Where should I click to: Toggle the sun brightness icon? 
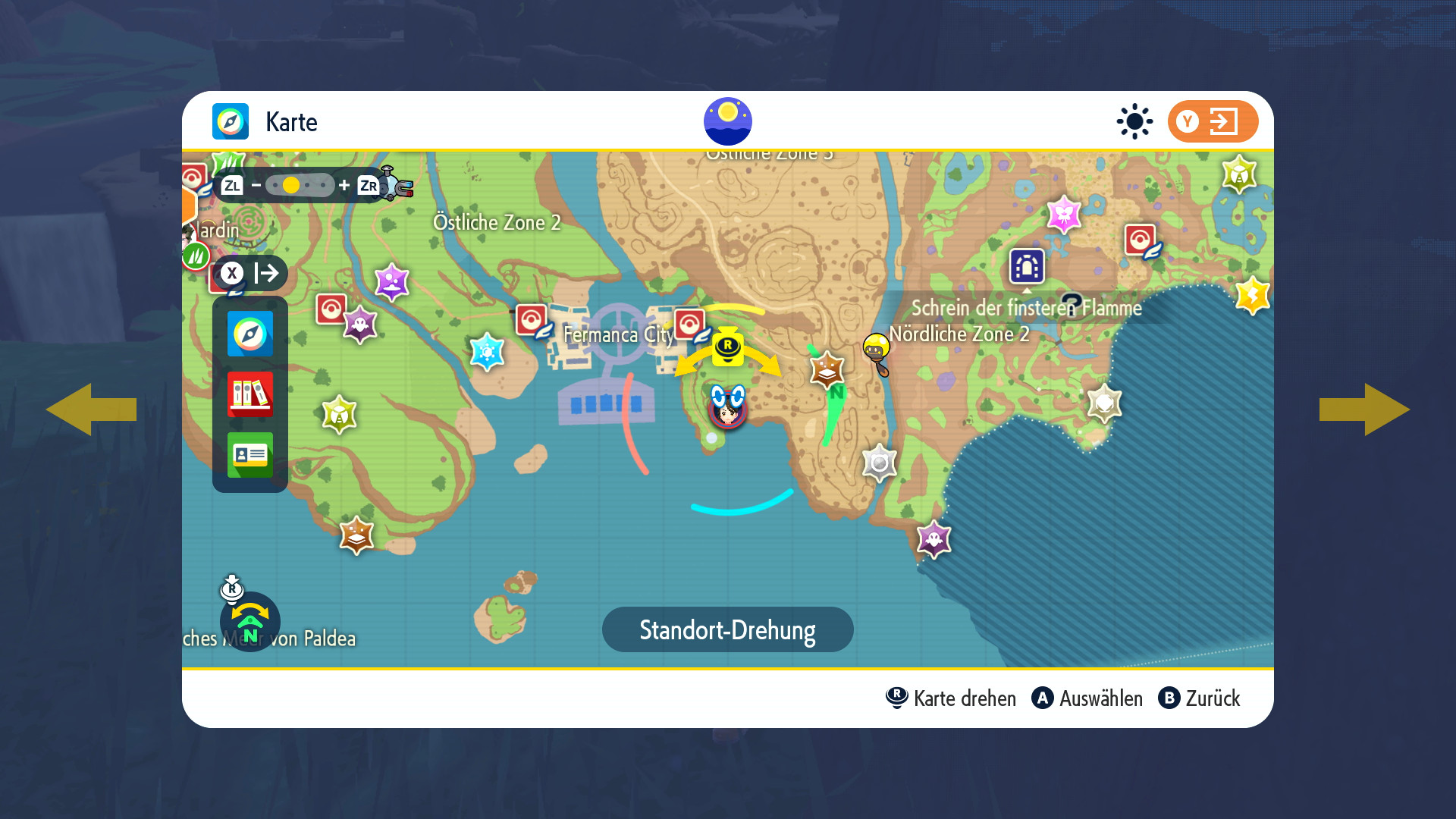1134,121
